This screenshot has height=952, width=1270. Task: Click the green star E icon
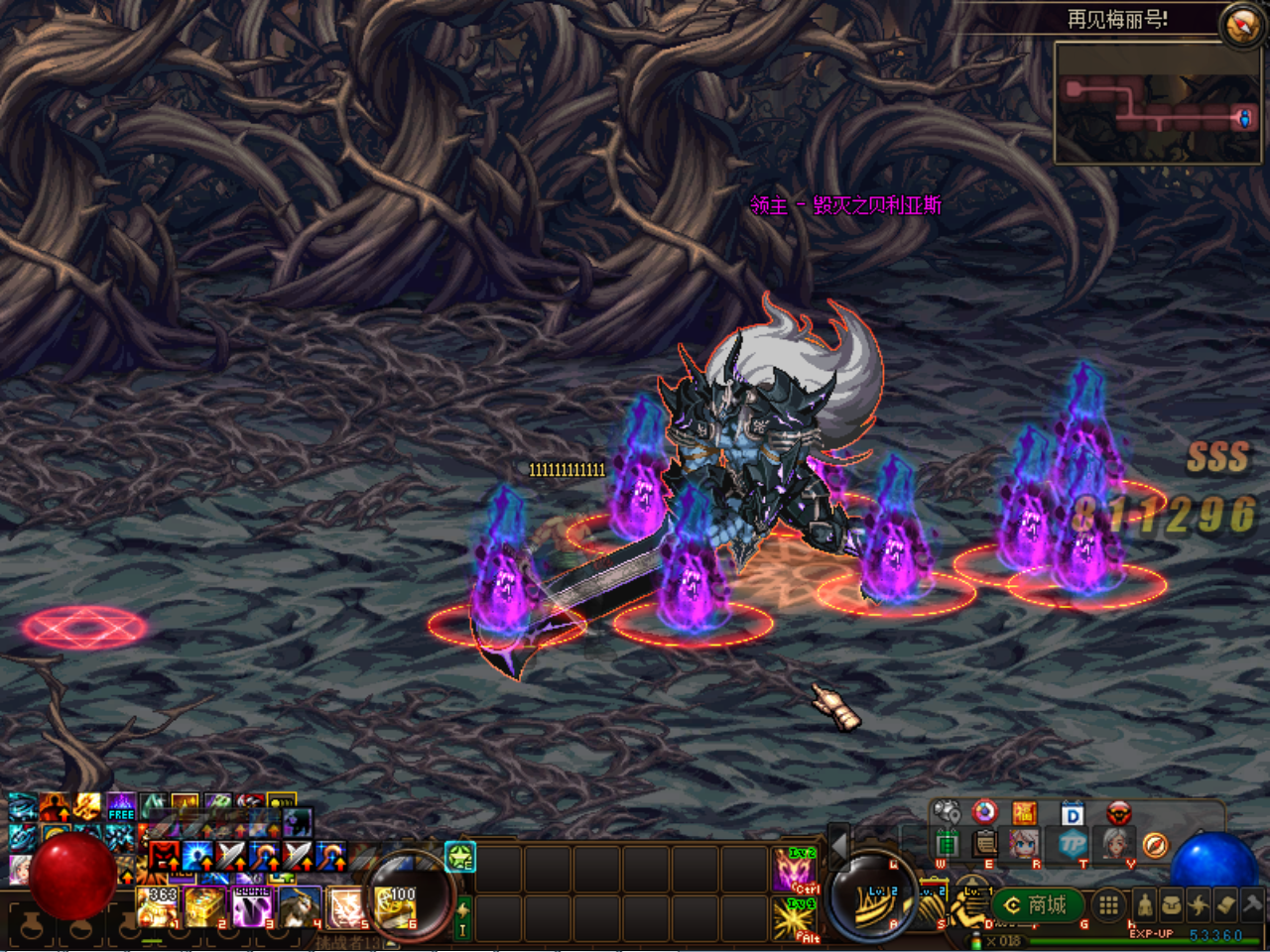[460, 856]
